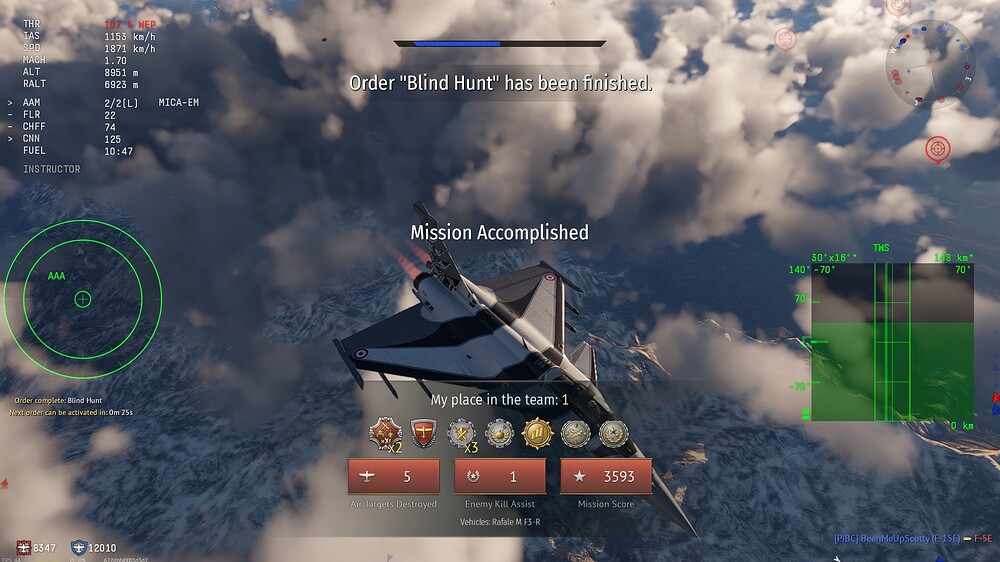
Task: Inspect the silver x3 crossed-swords award
Action: [x=462, y=433]
